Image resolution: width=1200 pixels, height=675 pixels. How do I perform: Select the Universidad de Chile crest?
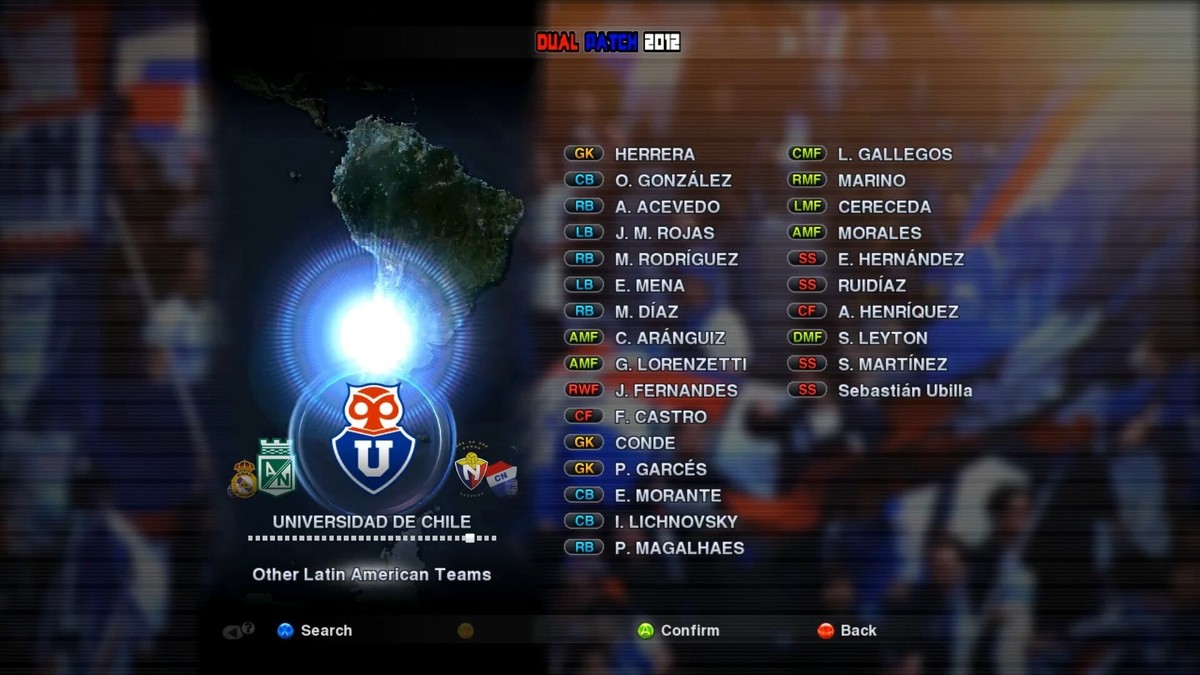372,438
